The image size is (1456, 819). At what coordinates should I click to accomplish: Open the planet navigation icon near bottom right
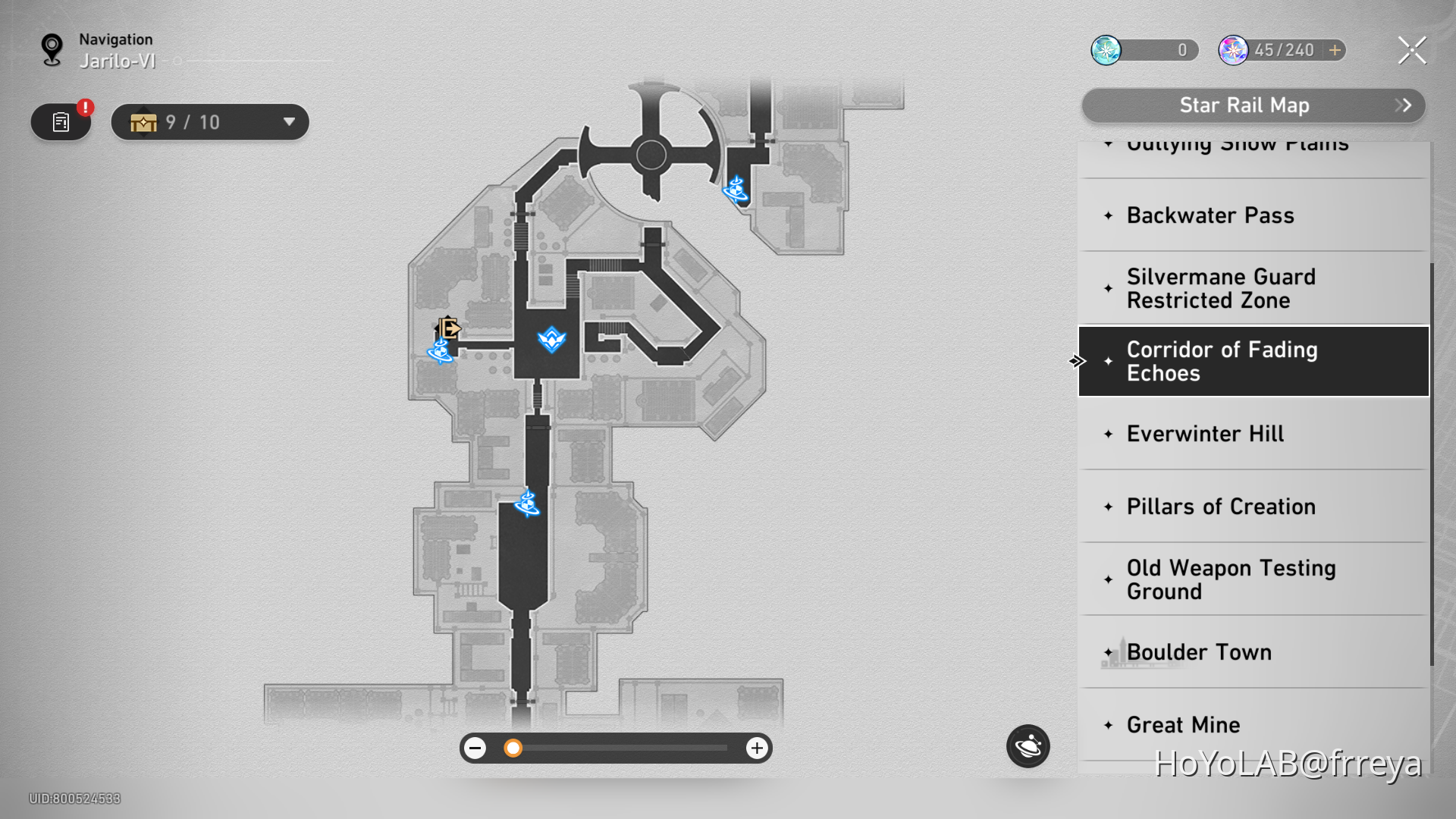coord(1028,747)
